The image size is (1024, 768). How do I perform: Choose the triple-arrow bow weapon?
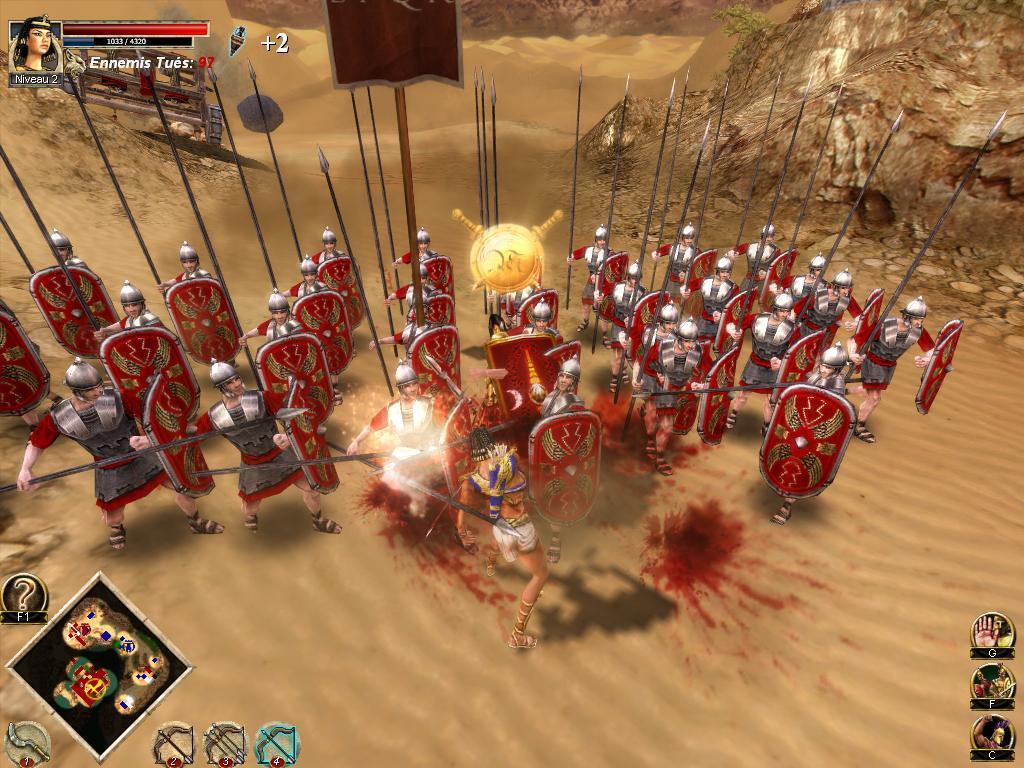pyautogui.click(x=224, y=743)
